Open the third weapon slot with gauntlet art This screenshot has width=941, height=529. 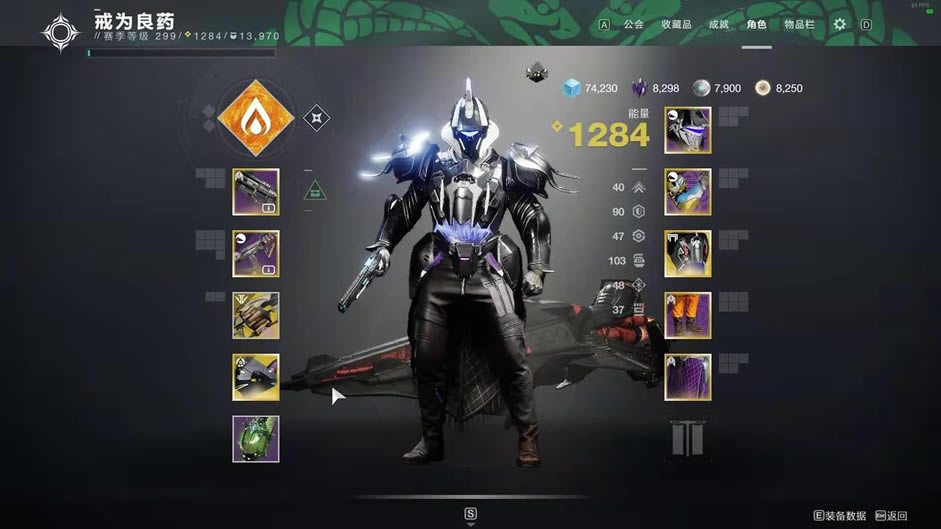(x=256, y=316)
